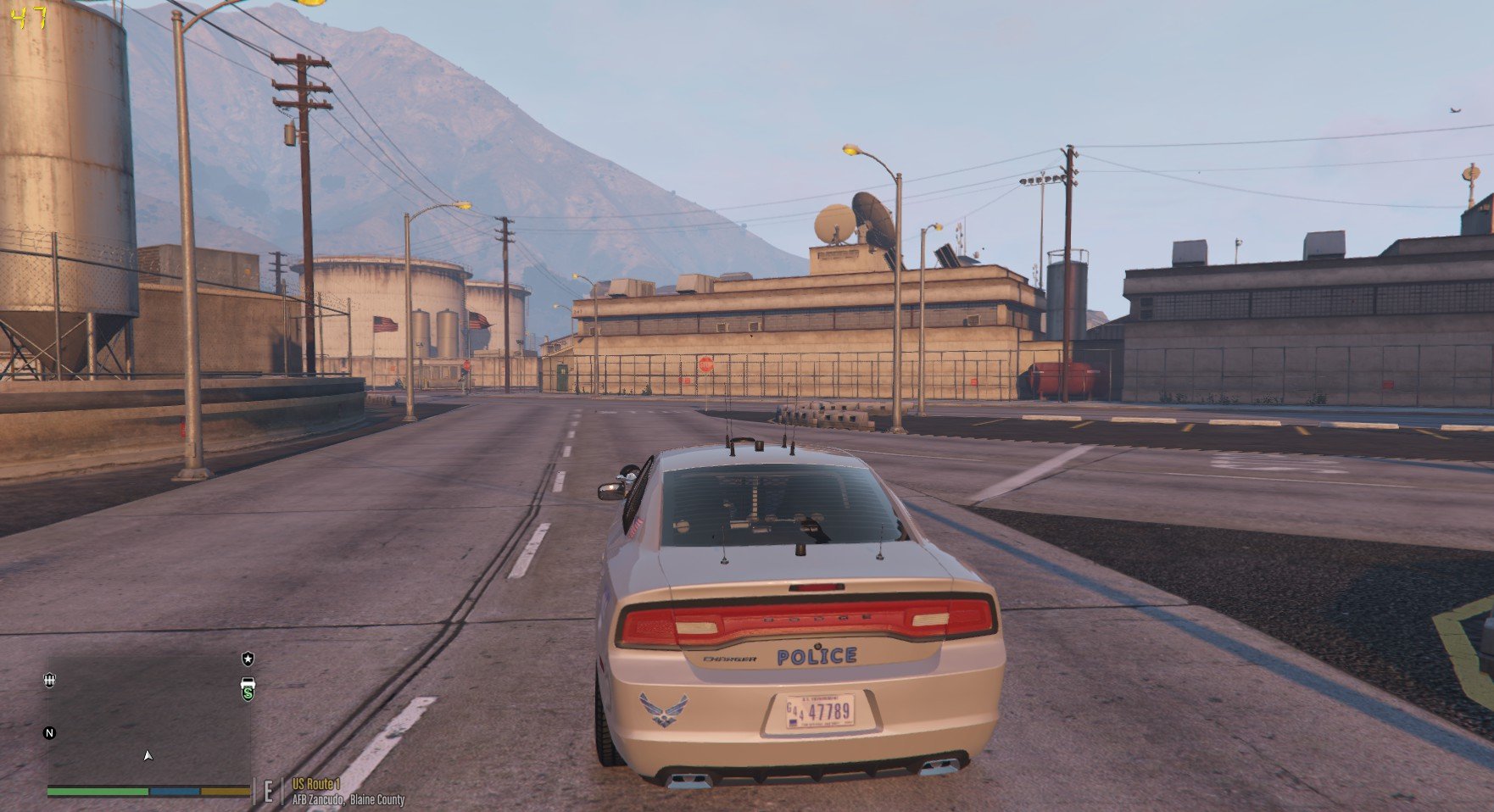Screen dimensions: 1494x812
Task: Select the police star shield blip
Action: click(248, 659)
